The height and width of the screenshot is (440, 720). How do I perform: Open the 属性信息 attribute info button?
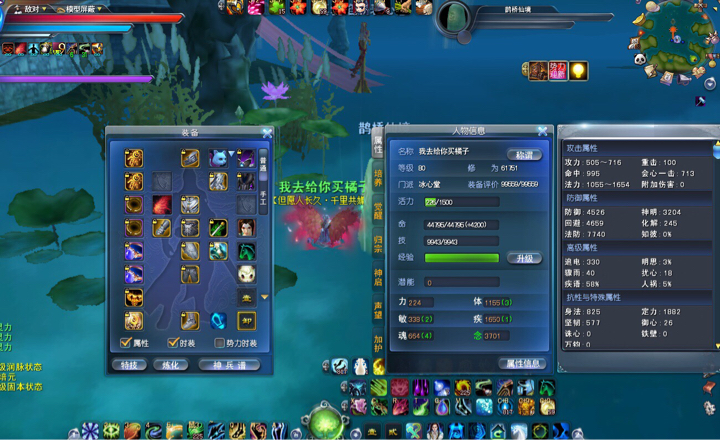tap(522, 363)
